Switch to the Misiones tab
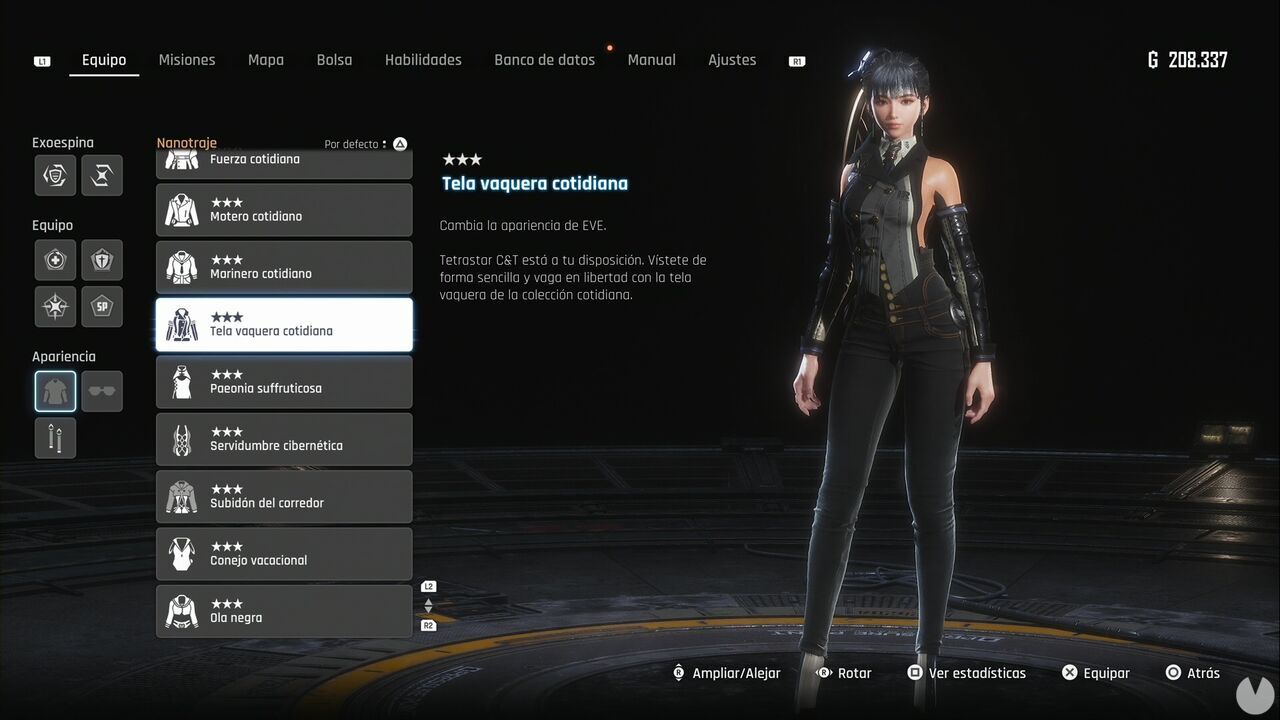This screenshot has width=1280, height=720. pyautogui.click(x=187, y=60)
